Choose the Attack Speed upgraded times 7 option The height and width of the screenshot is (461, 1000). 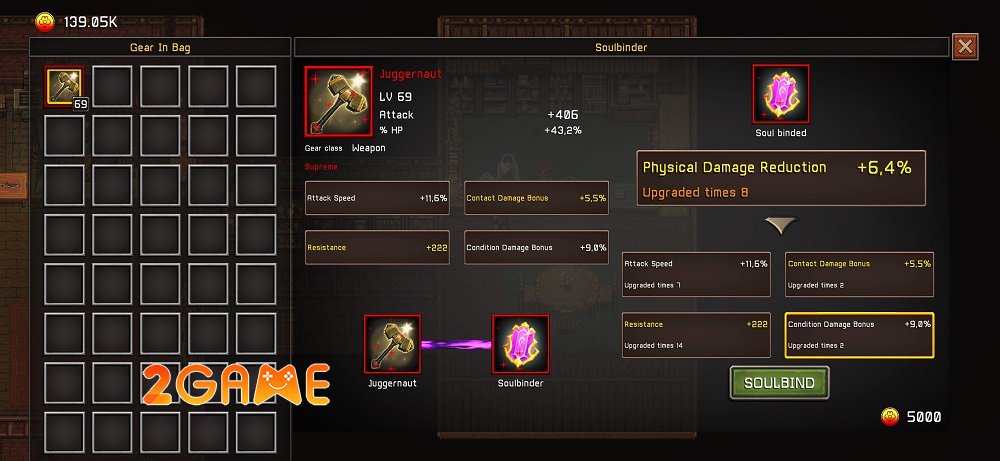696,274
